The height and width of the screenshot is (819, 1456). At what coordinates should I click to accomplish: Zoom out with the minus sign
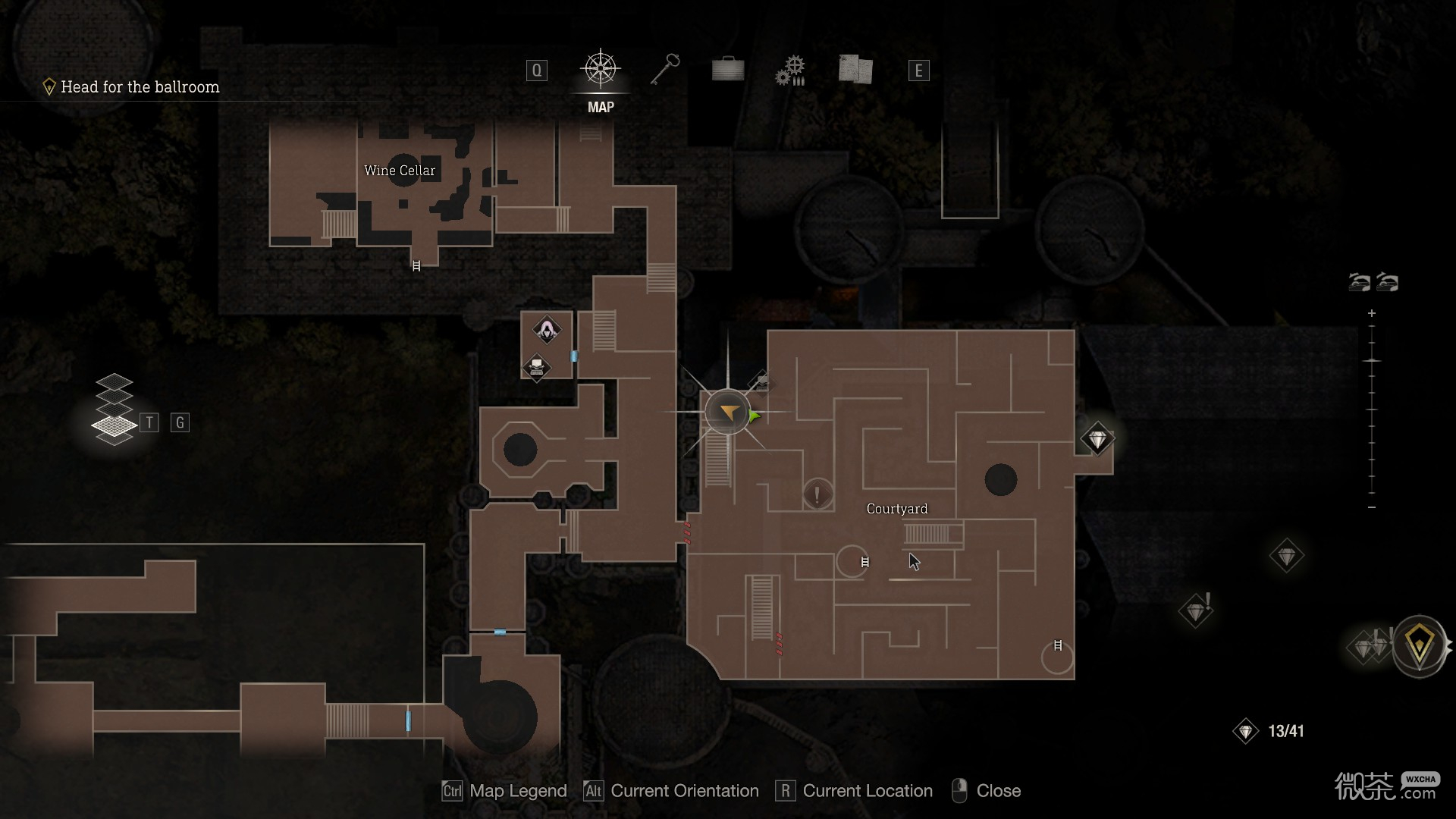(1371, 507)
